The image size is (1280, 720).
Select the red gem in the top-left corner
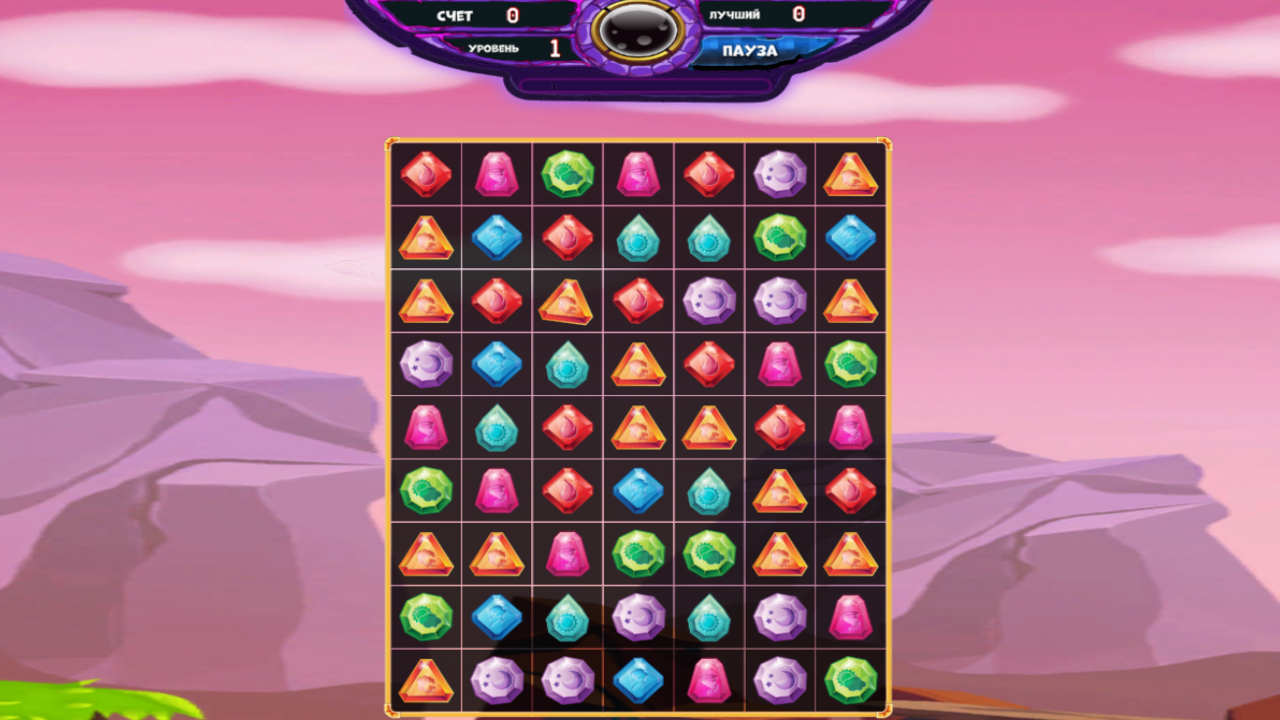426,175
